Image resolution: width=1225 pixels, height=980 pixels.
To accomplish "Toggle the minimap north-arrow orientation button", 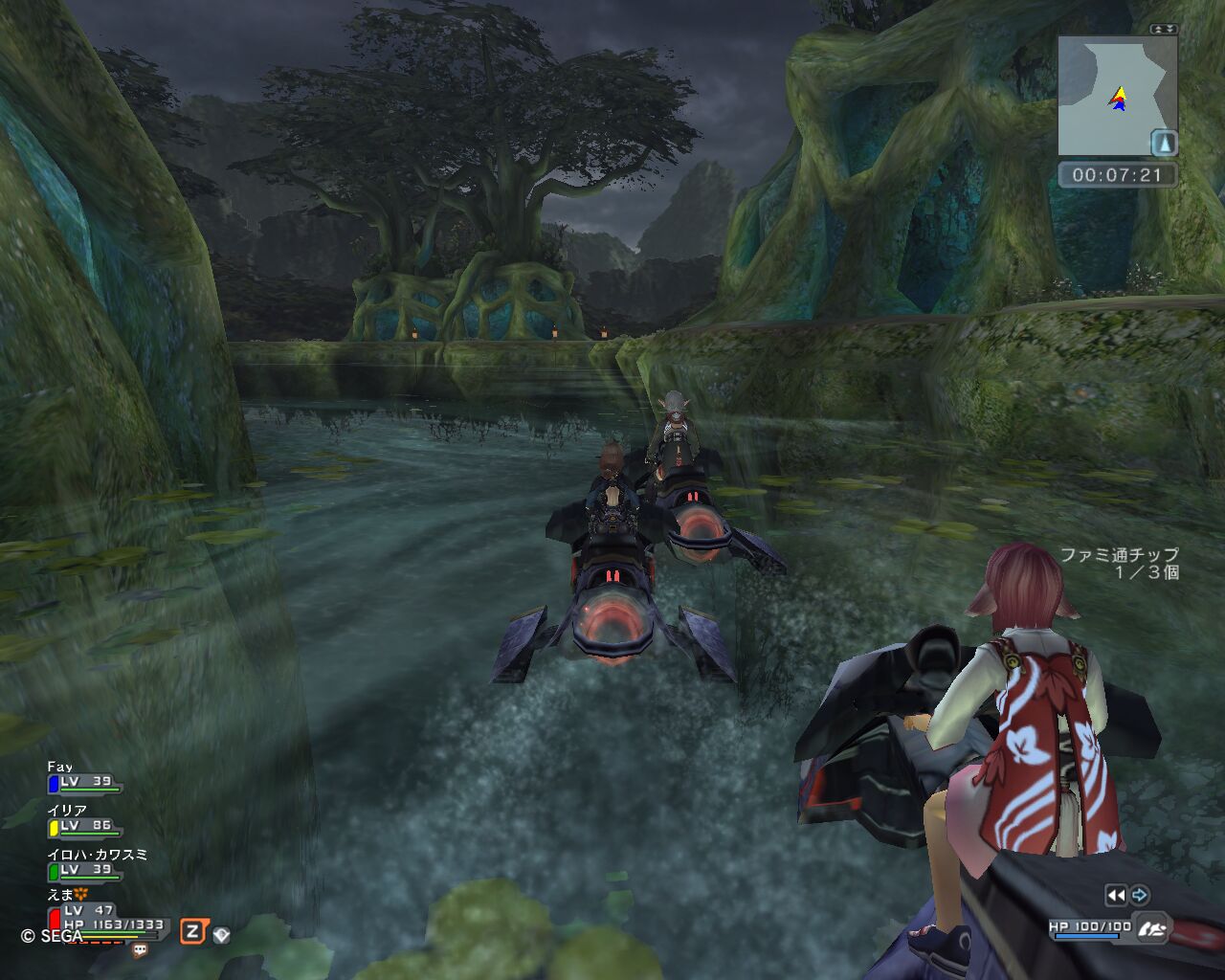I will pos(1163,143).
